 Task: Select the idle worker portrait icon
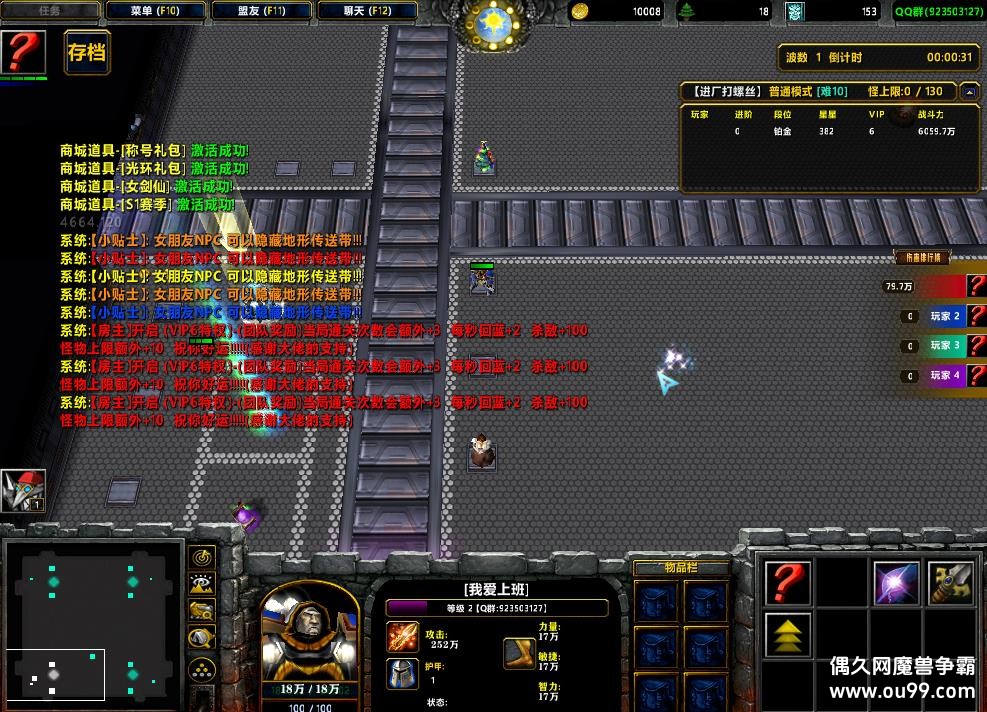coord(23,491)
